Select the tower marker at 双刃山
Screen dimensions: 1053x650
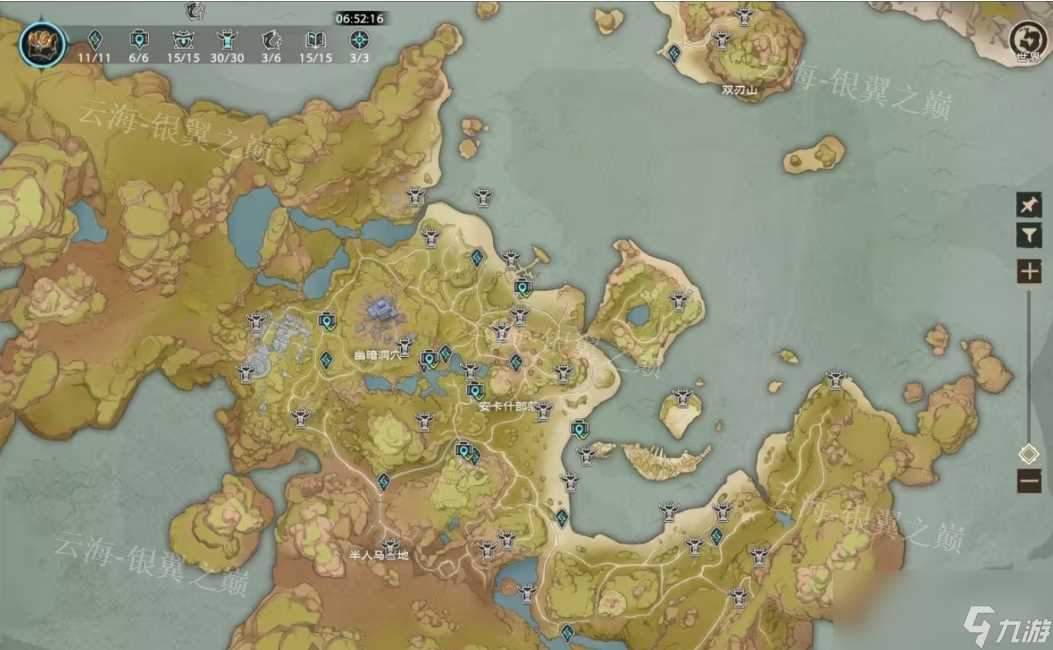pos(723,40)
